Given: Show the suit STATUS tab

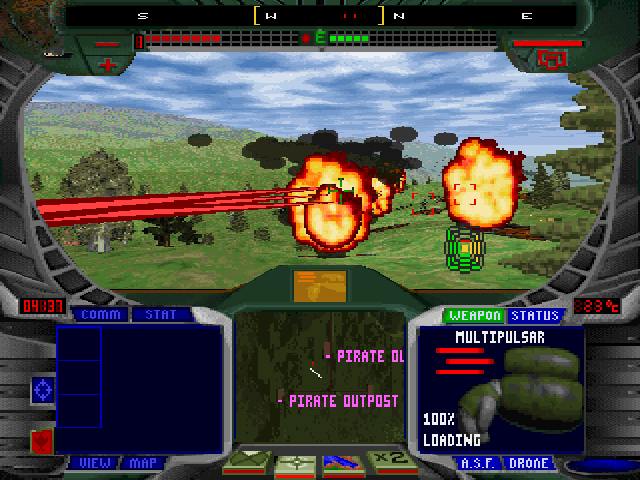Looking at the screenshot, I should pos(535,316).
